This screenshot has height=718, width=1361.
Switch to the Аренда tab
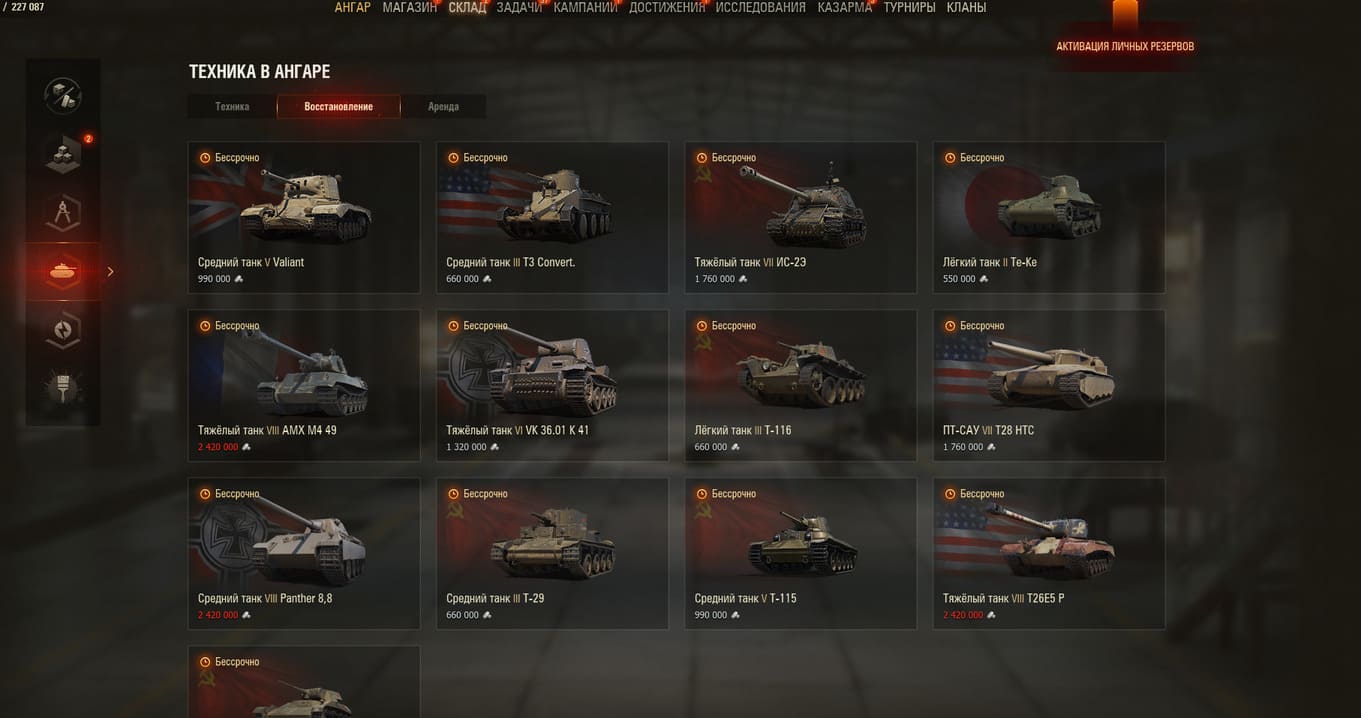(443, 107)
